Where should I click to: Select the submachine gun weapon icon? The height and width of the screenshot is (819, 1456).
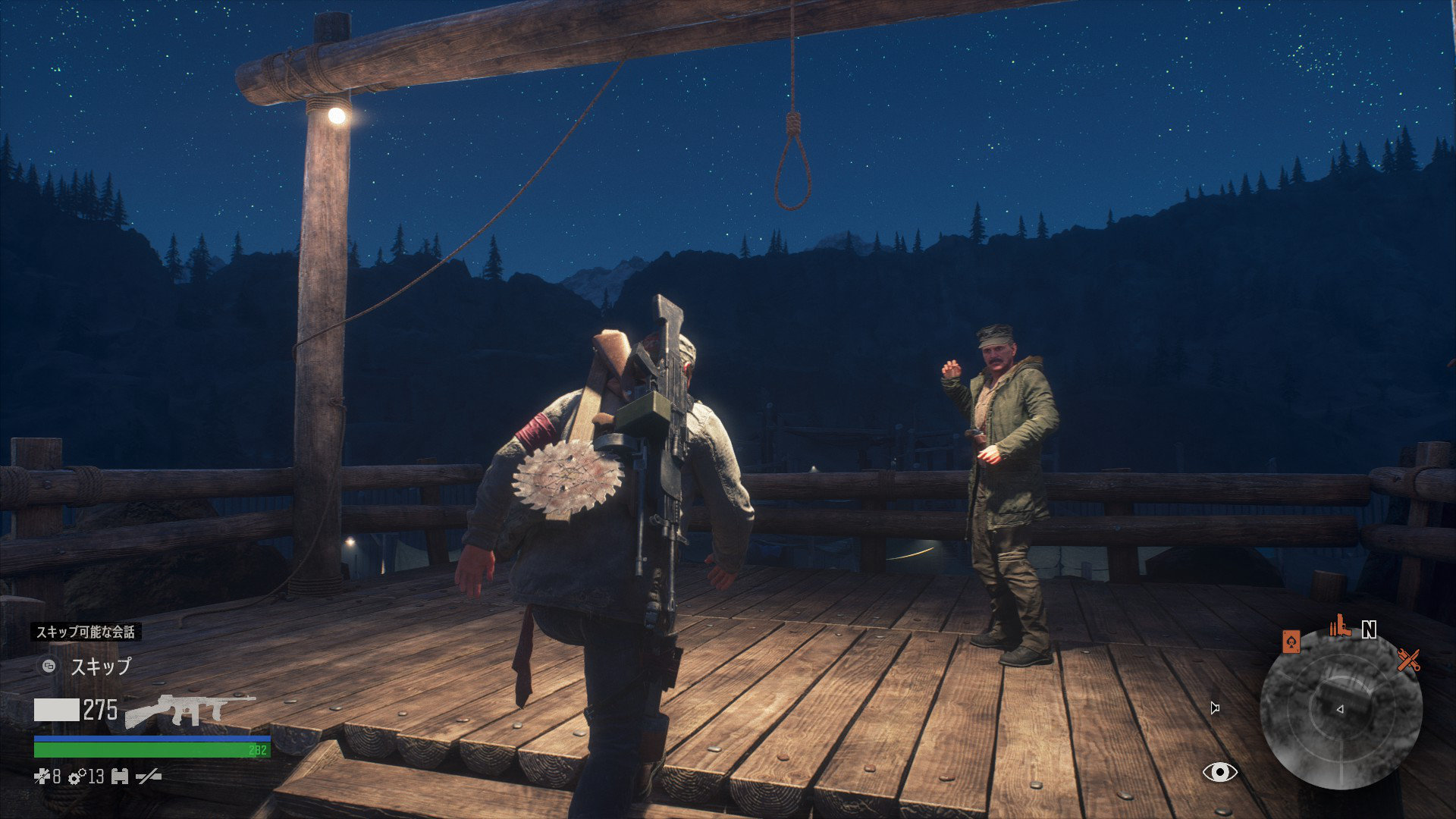point(190,709)
